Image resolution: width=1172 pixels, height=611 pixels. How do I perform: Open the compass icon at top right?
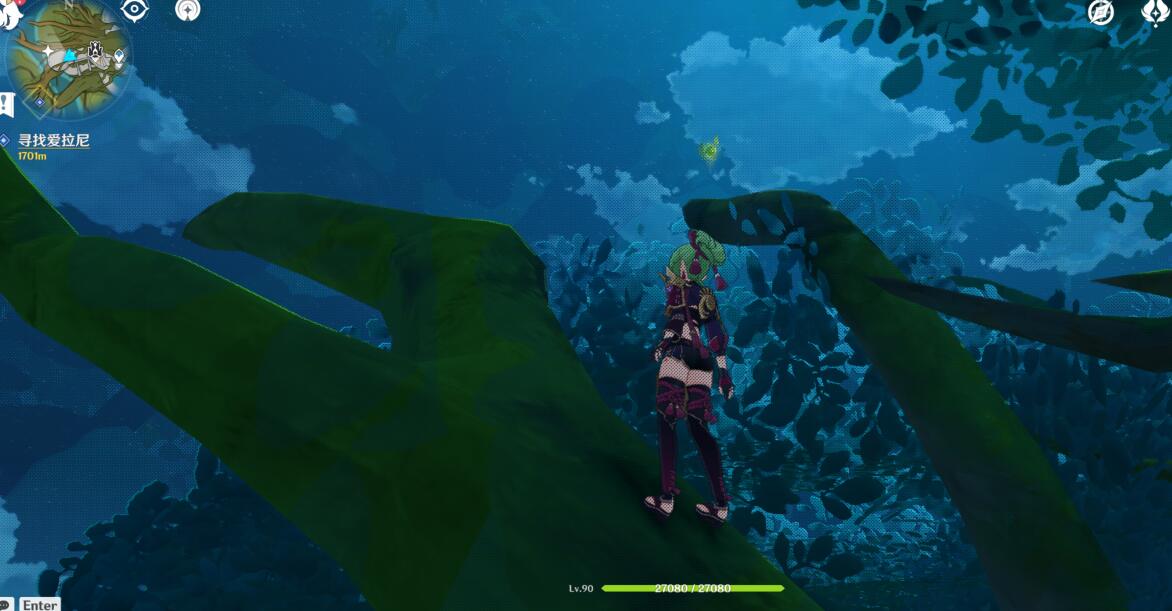1101,12
